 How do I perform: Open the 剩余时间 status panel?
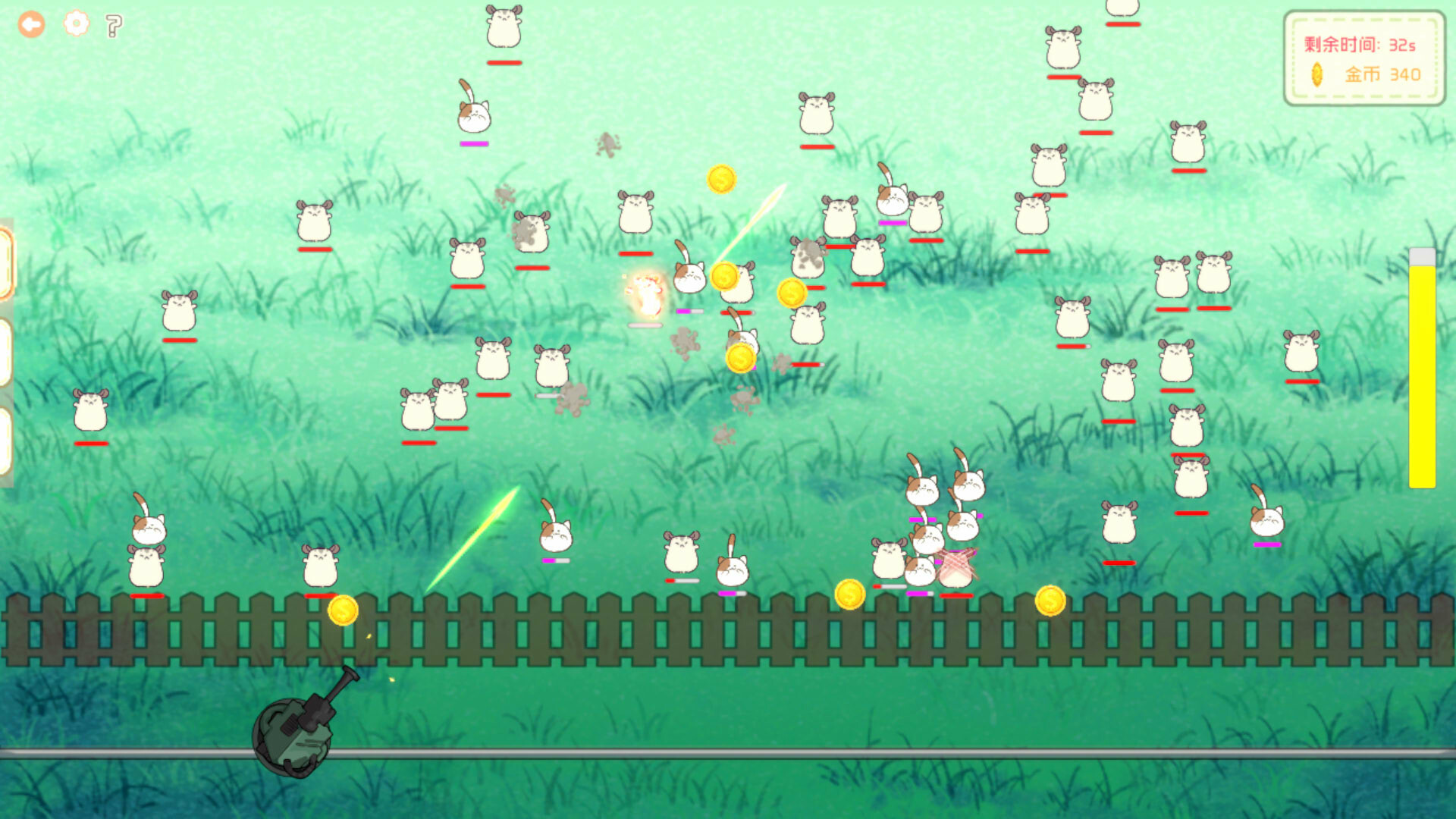tap(1365, 57)
